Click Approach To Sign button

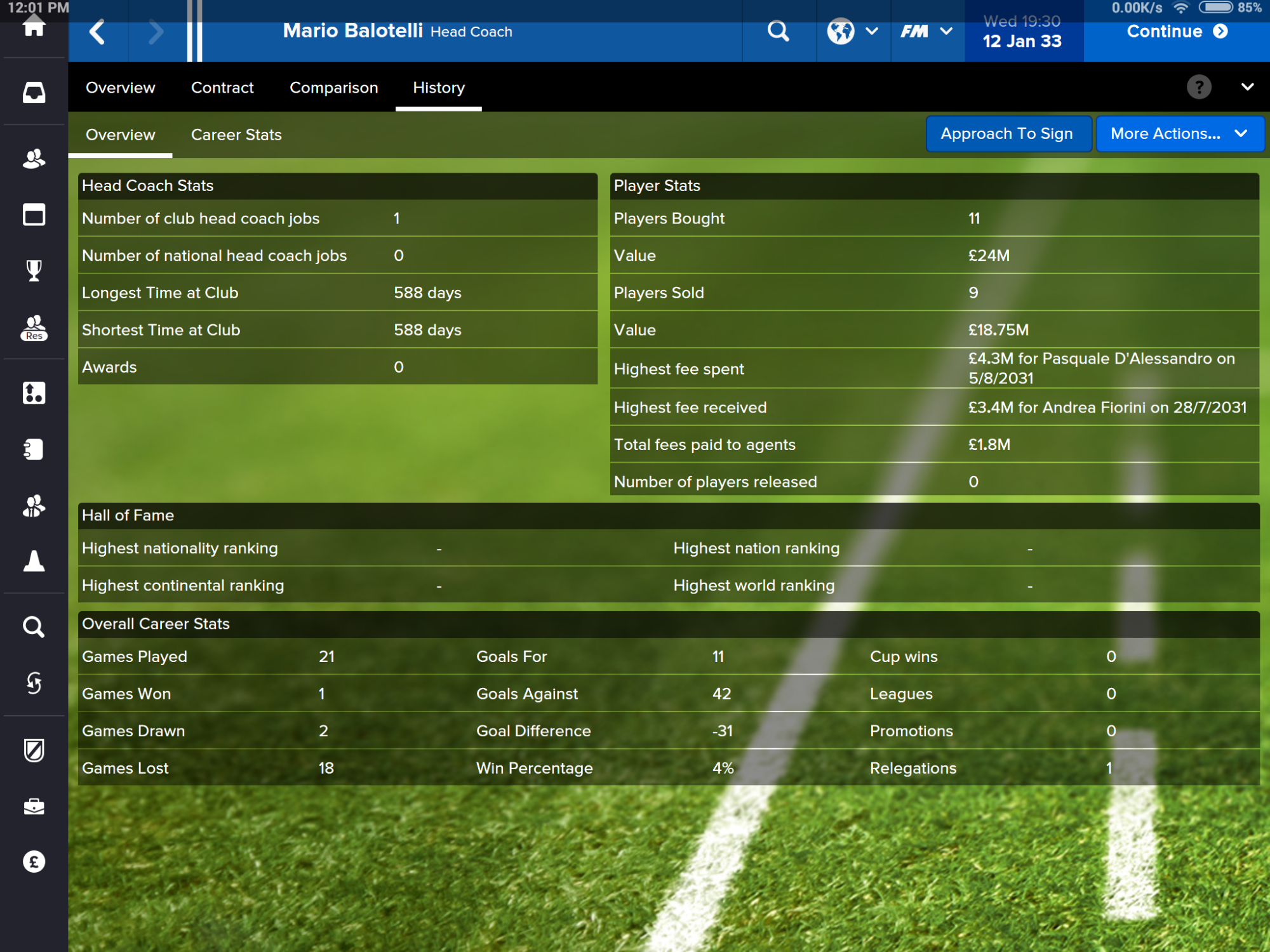tap(1006, 134)
